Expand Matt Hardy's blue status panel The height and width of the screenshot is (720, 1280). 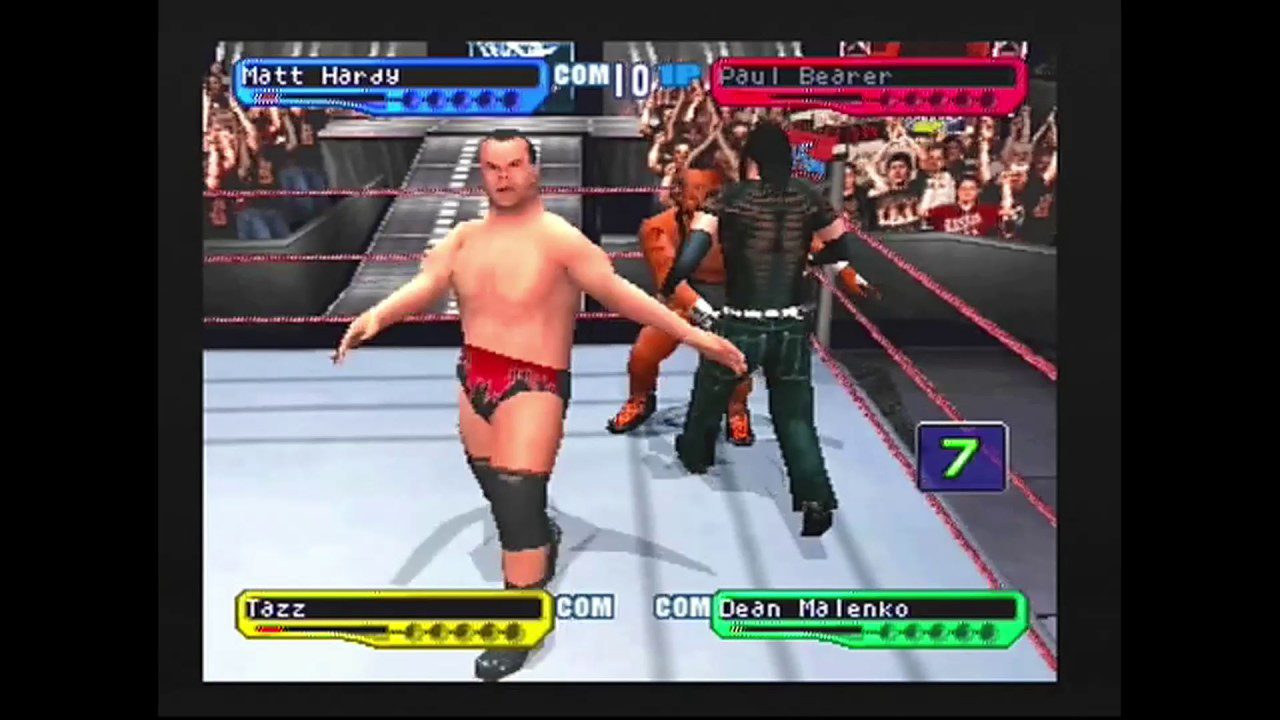tap(390, 85)
